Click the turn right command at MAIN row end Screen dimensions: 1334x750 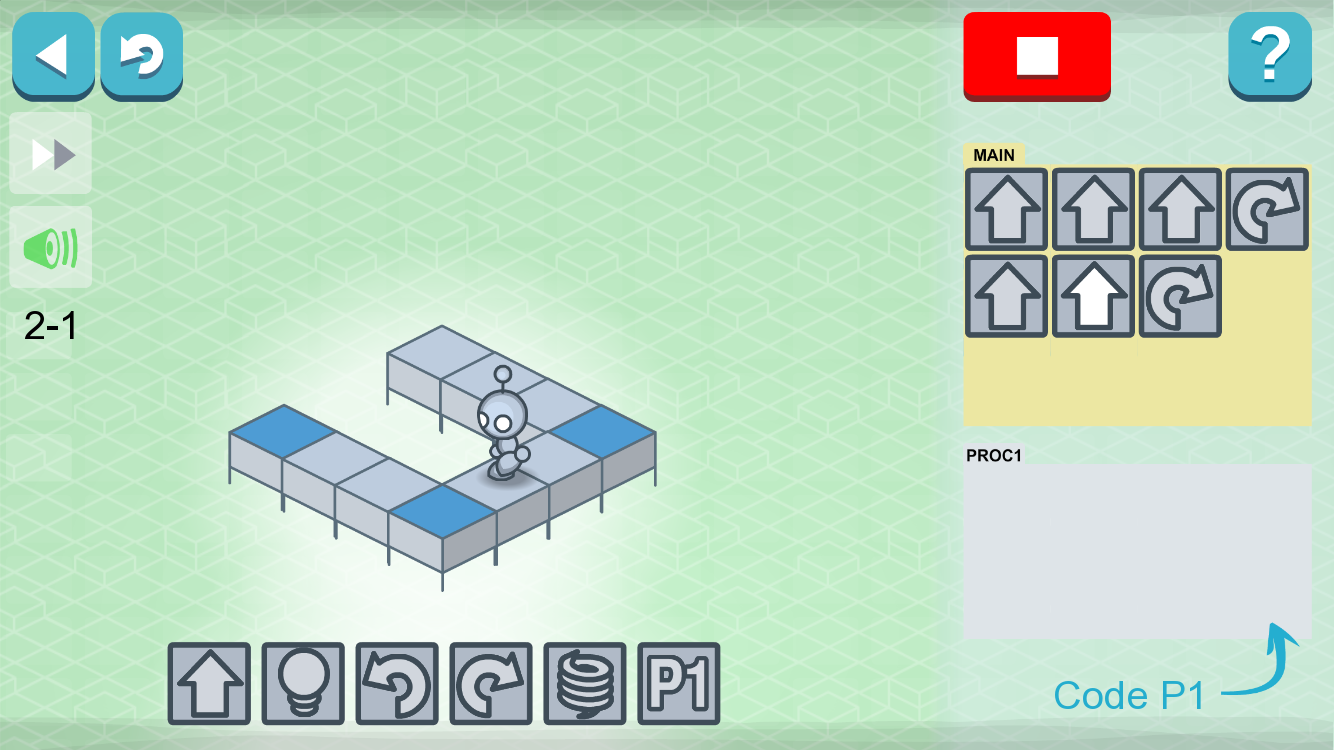click(1265, 209)
